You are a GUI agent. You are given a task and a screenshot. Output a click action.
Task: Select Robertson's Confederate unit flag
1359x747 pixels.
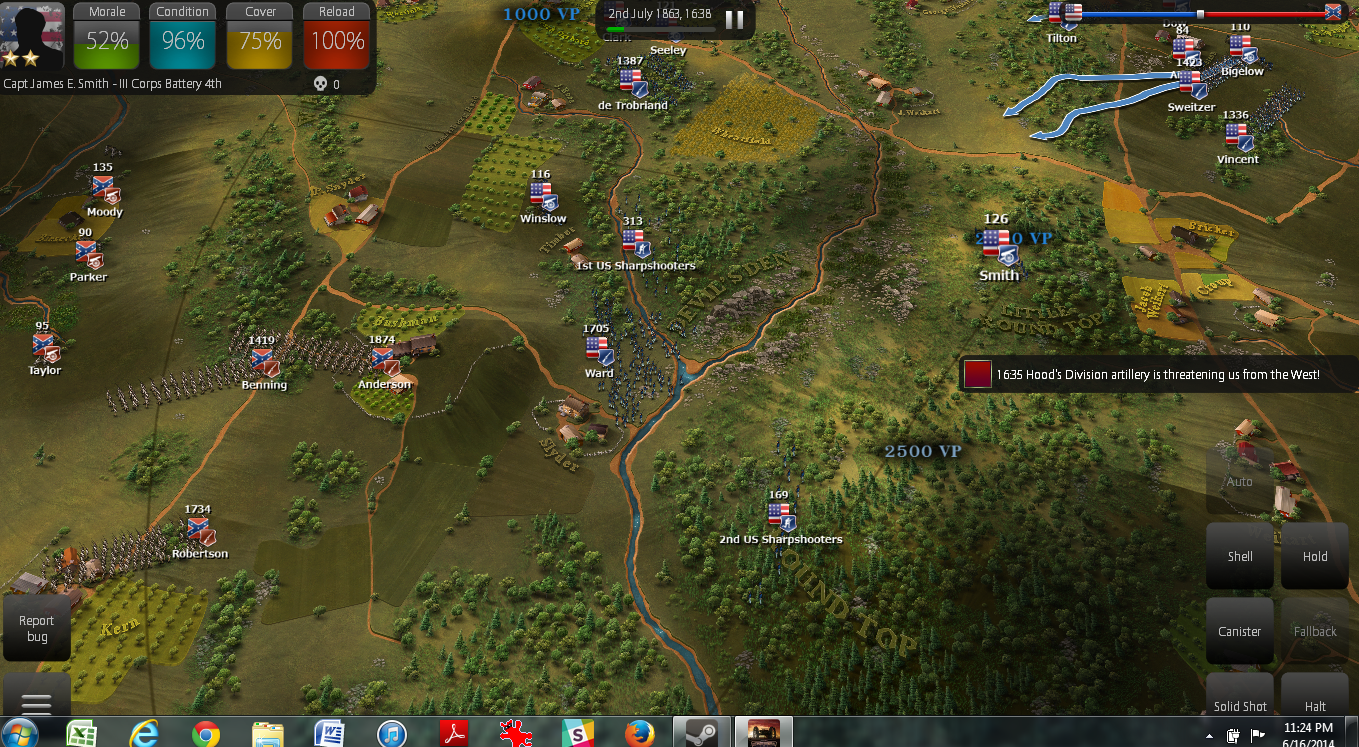tap(200, 530)
